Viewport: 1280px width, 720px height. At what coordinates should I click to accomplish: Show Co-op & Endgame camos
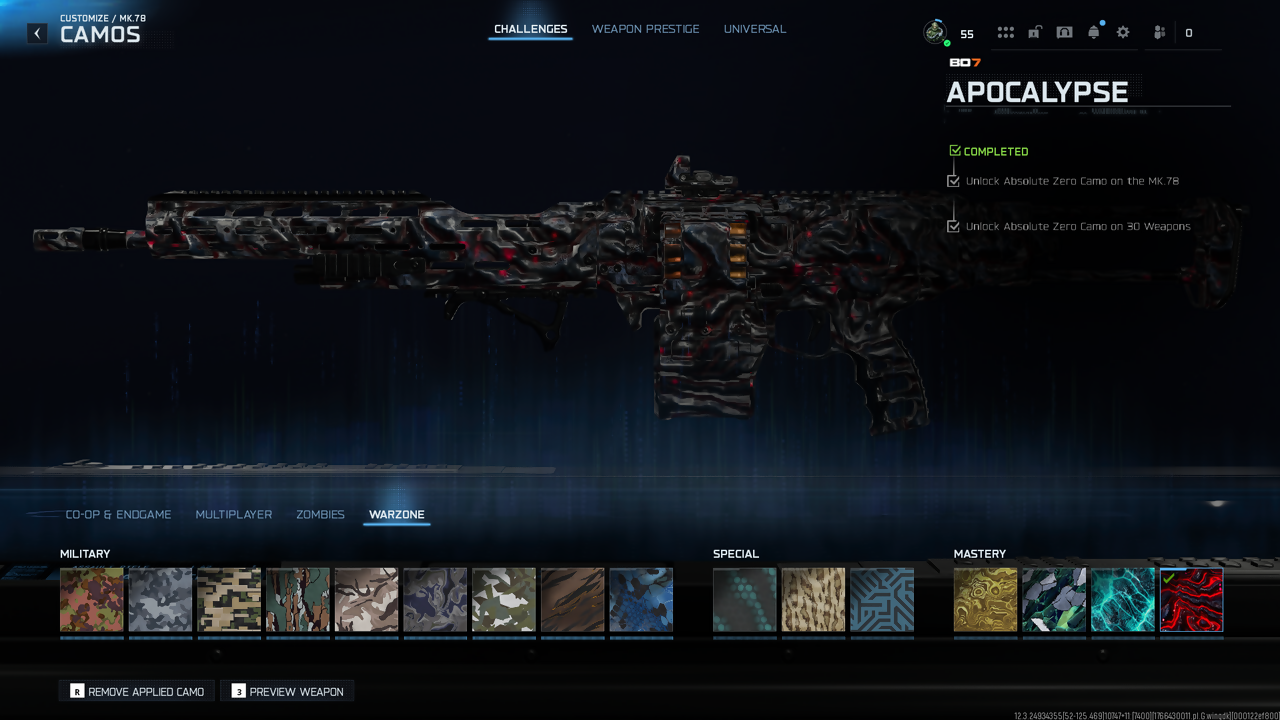click(118, 514)
